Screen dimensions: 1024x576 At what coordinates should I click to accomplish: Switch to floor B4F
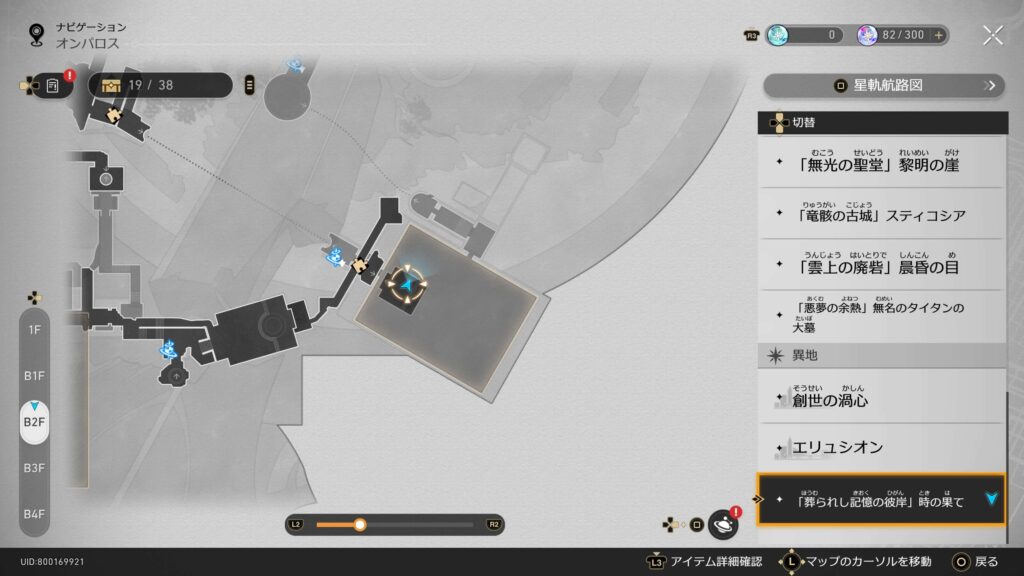34,514
